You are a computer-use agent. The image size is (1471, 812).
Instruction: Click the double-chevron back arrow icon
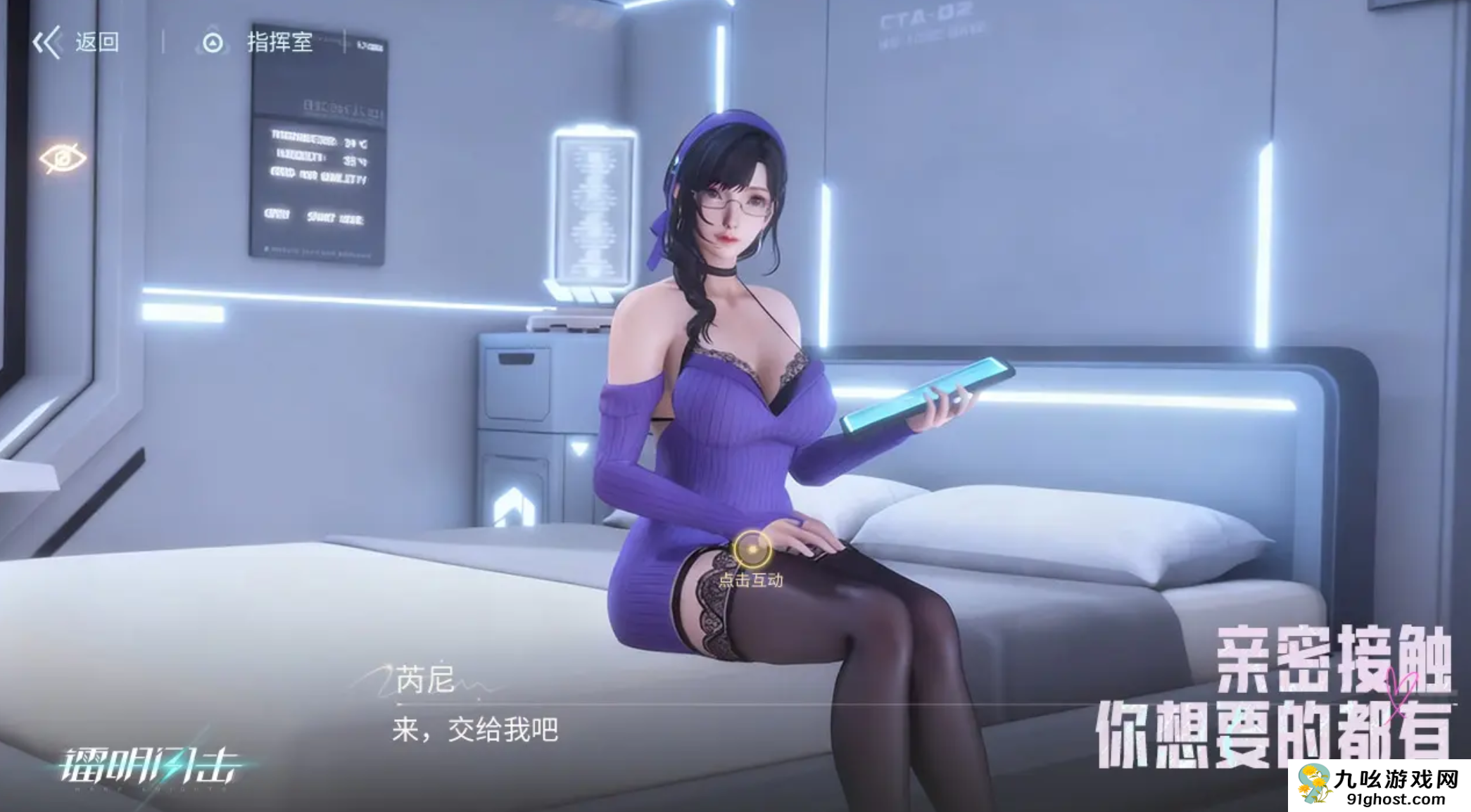click(x=48, y=44)
